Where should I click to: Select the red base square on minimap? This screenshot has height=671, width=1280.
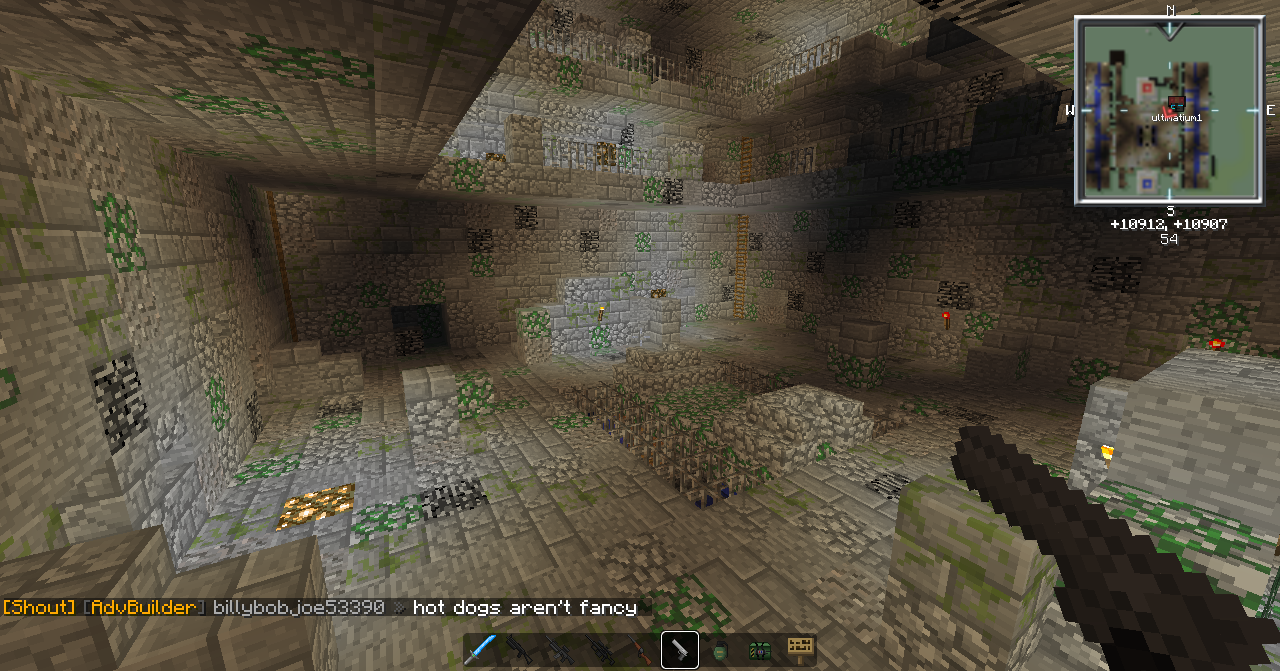1146,88
